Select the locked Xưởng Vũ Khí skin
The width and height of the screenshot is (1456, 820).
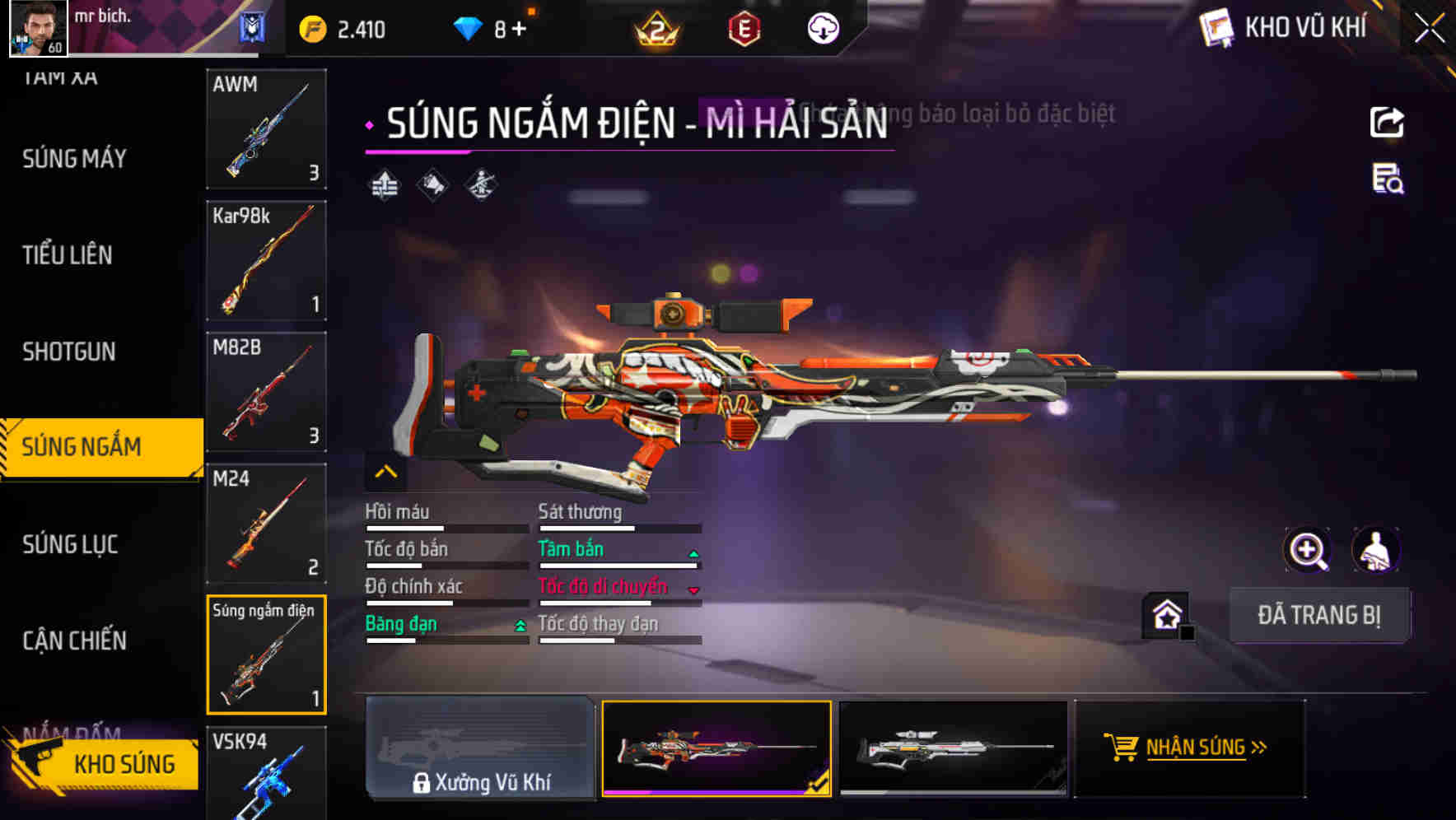coord(480,748)
